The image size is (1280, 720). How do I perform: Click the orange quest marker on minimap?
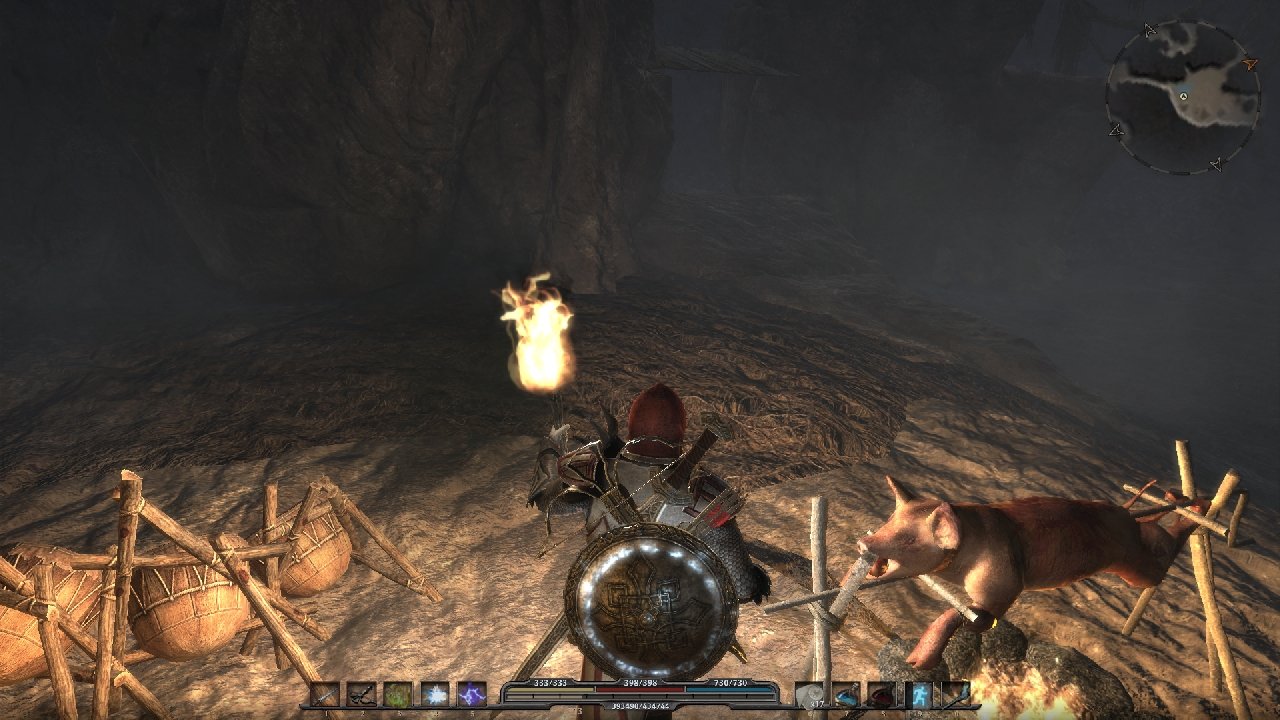pos(1249,64)
